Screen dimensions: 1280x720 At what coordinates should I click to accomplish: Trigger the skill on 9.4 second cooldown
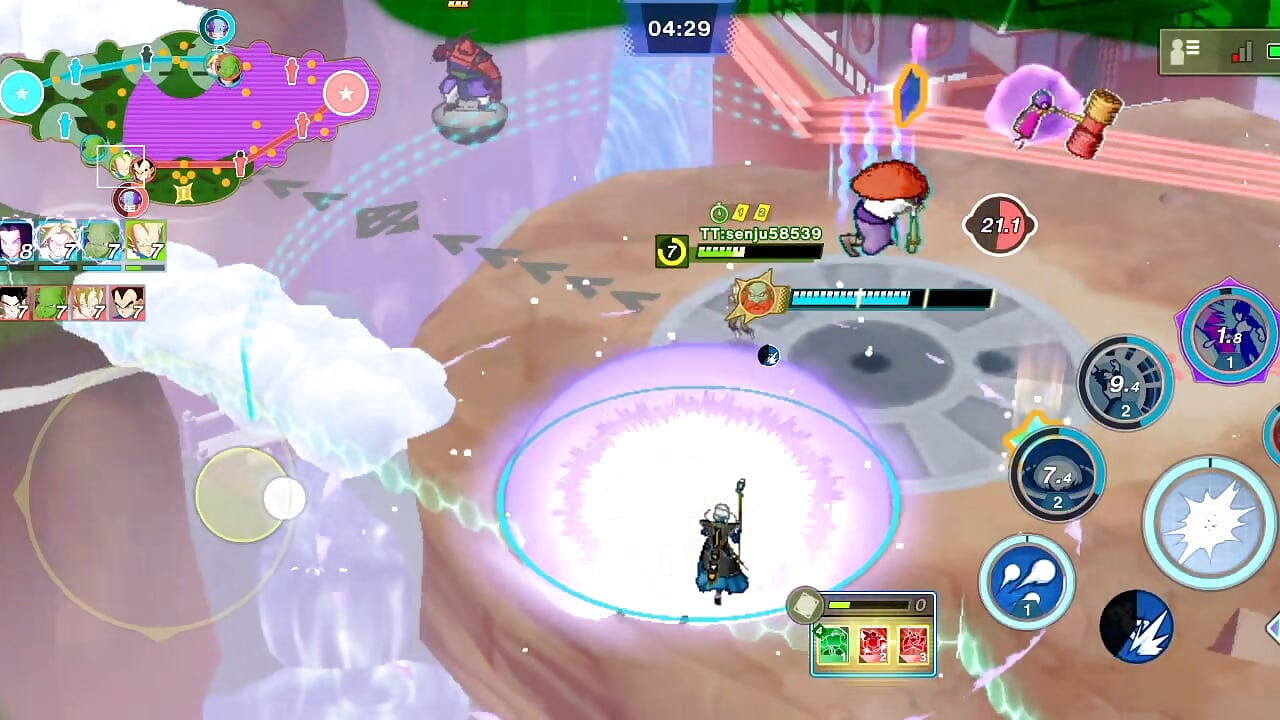click(1124, 383)
